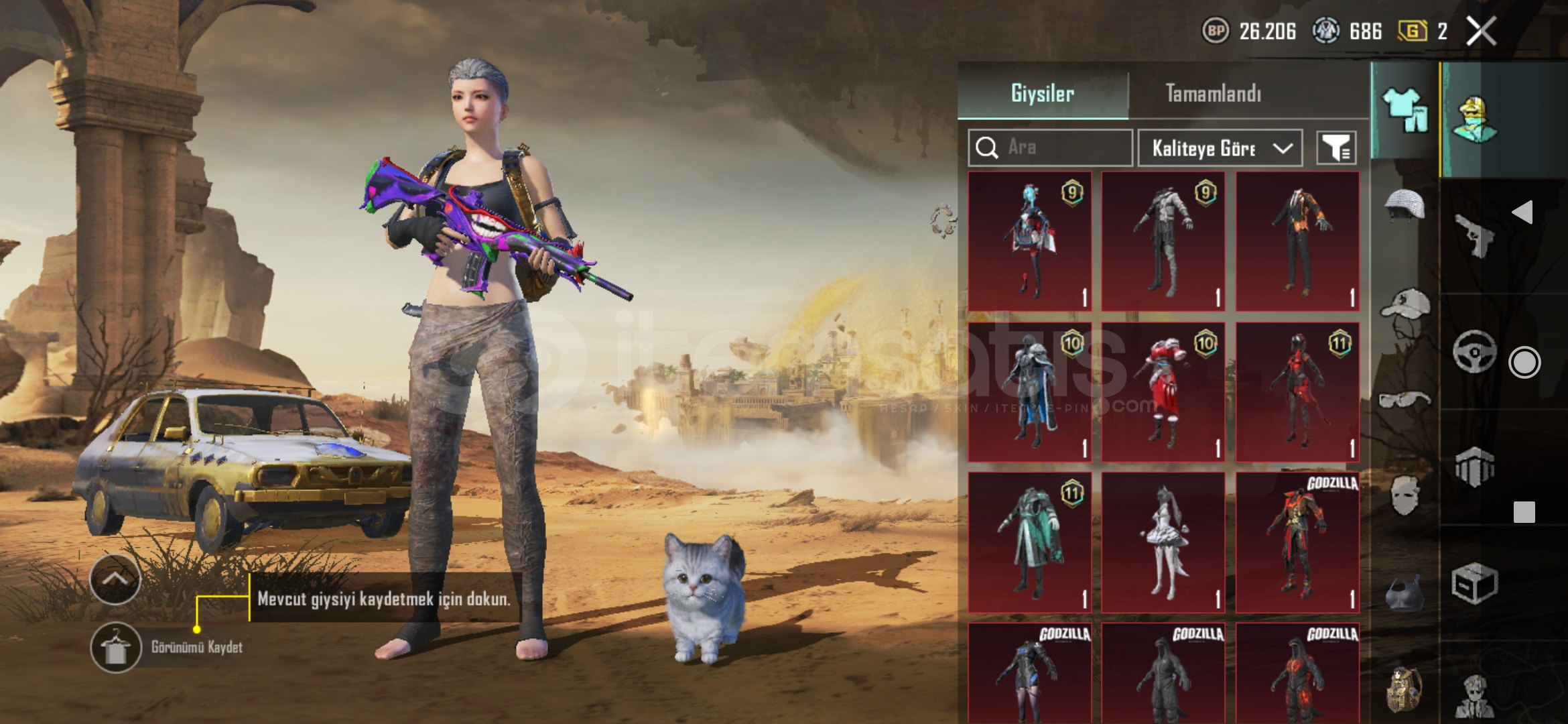Show the glasses category
The width and height of the screenshot is (1568, 724).
pos(1404,400)
